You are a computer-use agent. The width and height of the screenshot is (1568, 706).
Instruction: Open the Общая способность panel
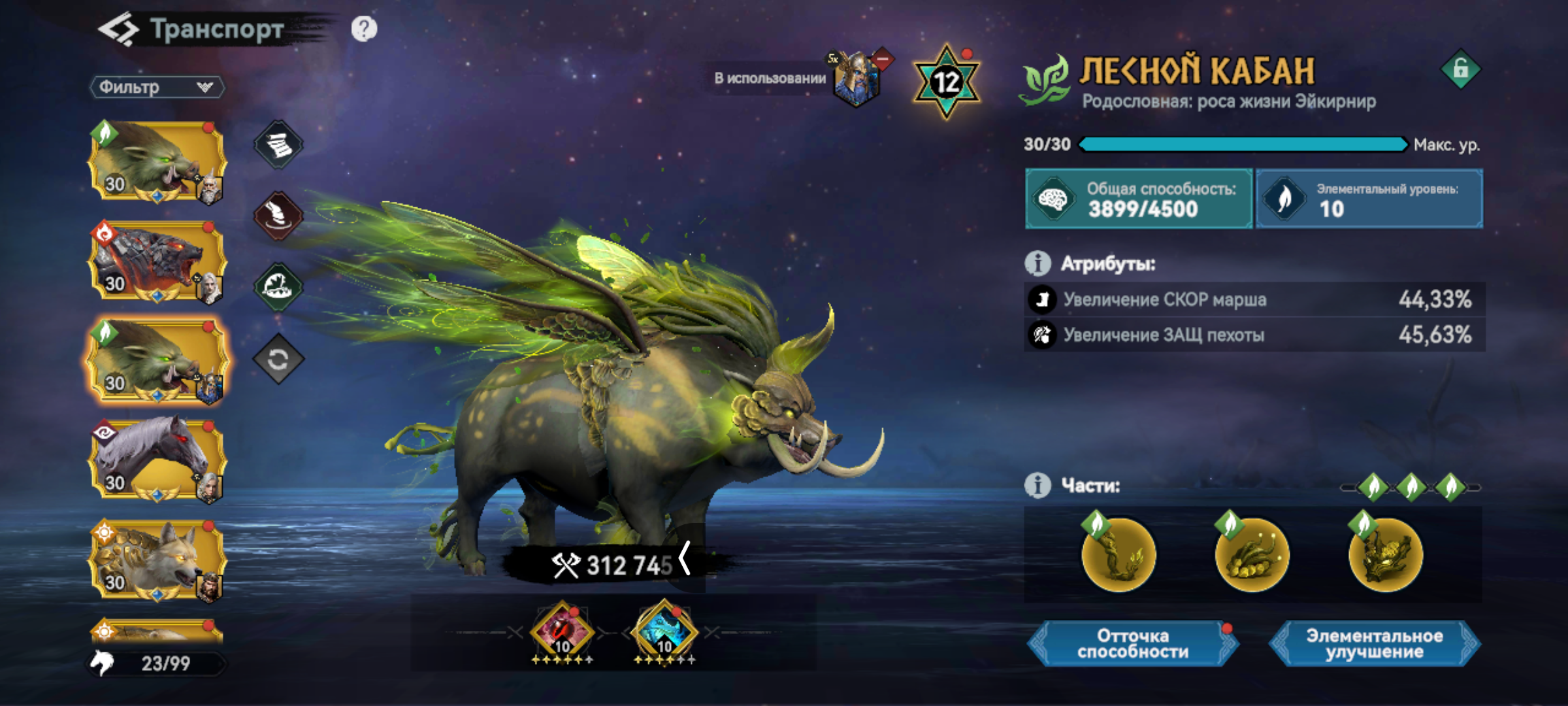tap(1139, 199)
